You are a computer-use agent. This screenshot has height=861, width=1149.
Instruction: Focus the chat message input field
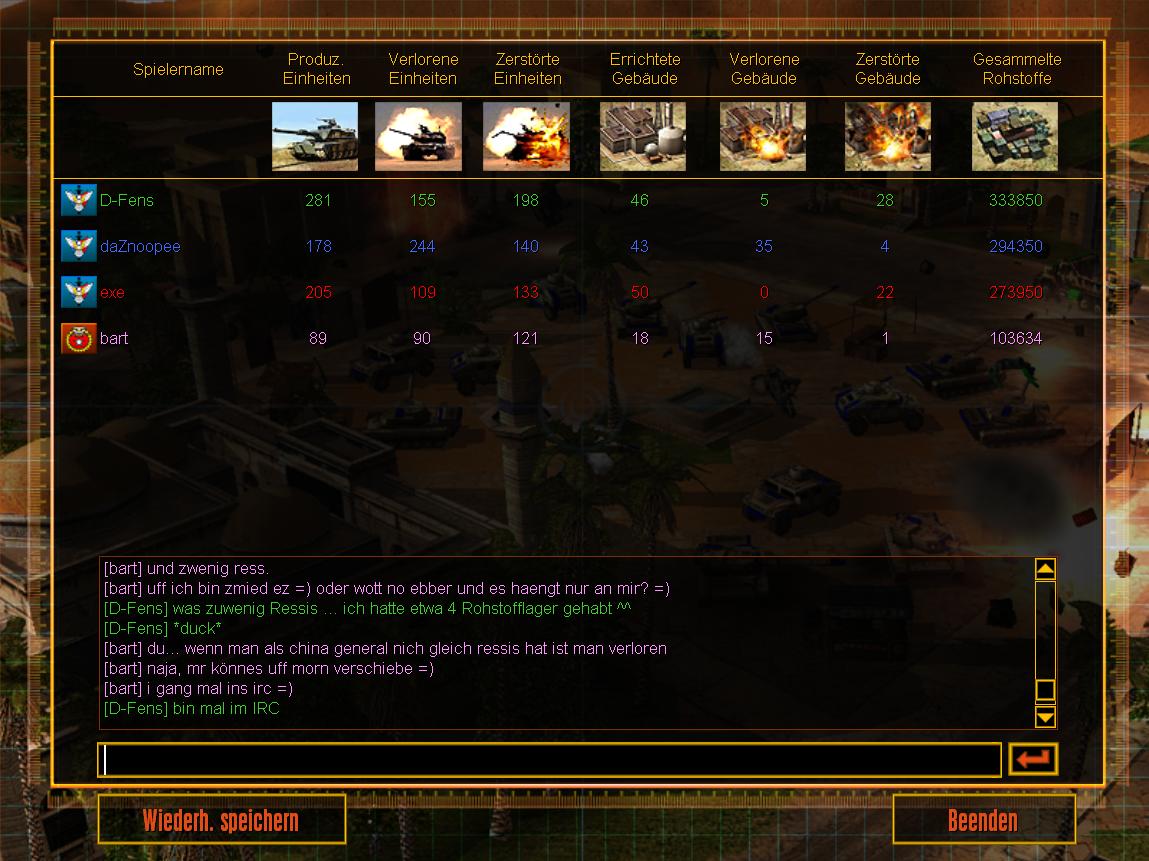click(549, 760)
